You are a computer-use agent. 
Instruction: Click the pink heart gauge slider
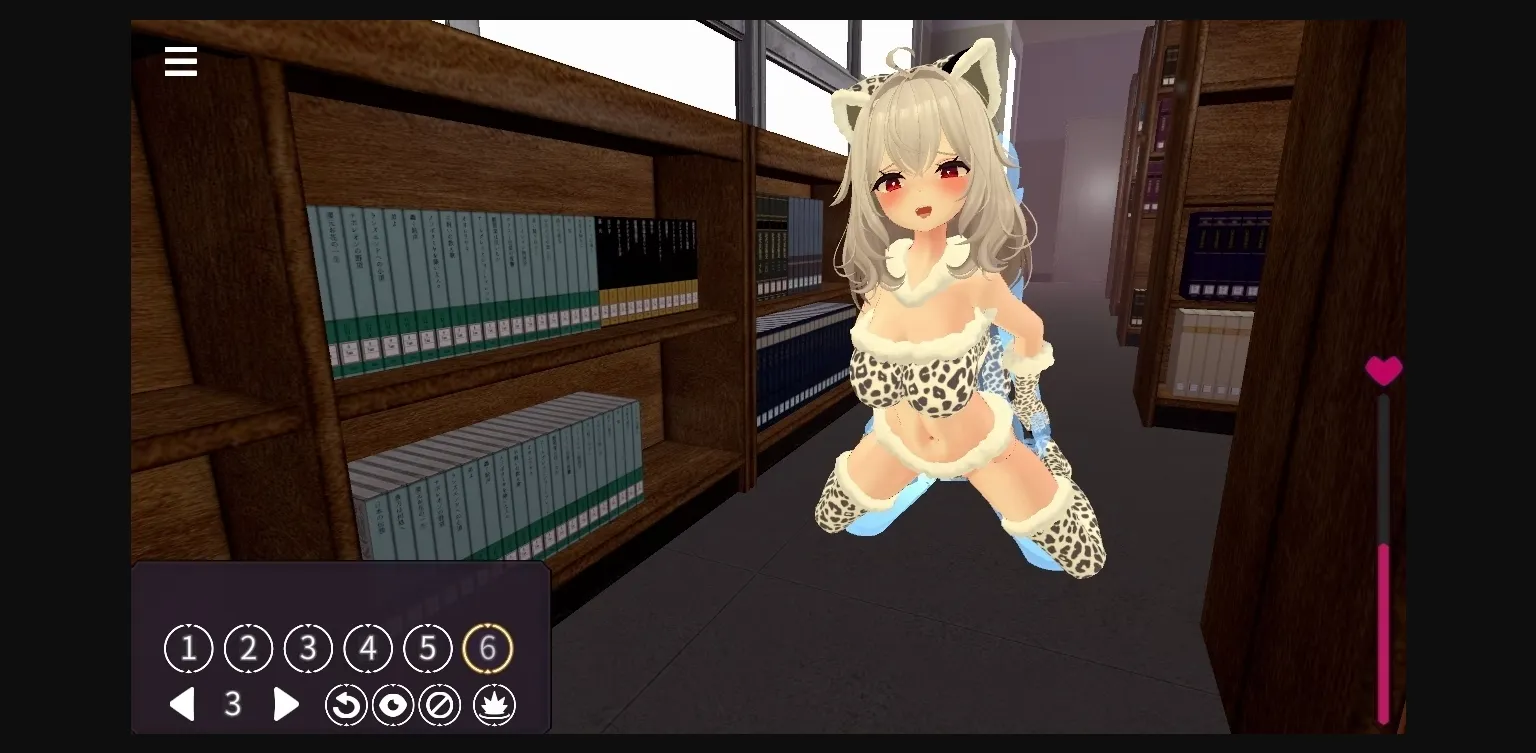point(1383,371)
